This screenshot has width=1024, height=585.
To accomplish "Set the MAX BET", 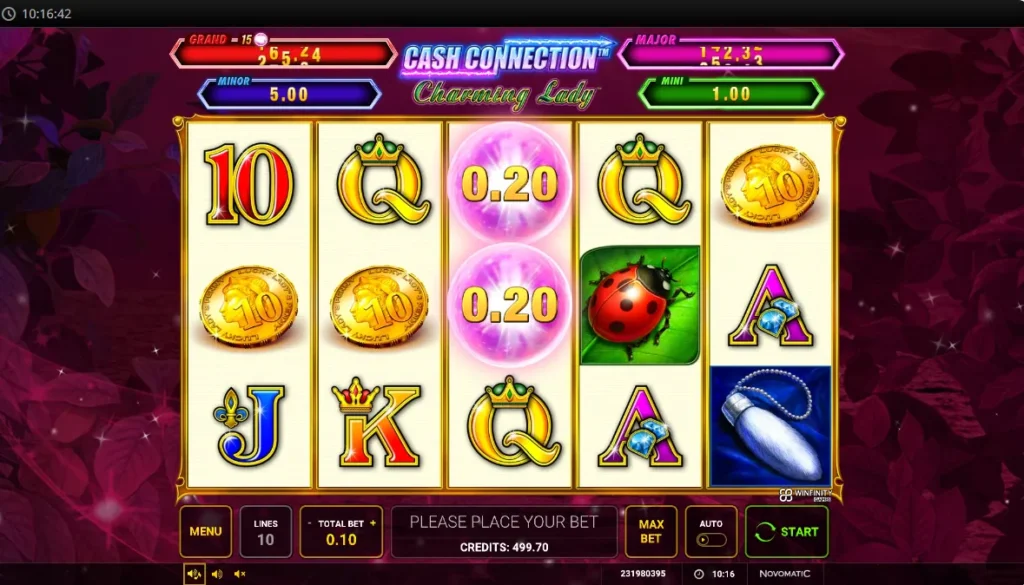I will (651, 531).
